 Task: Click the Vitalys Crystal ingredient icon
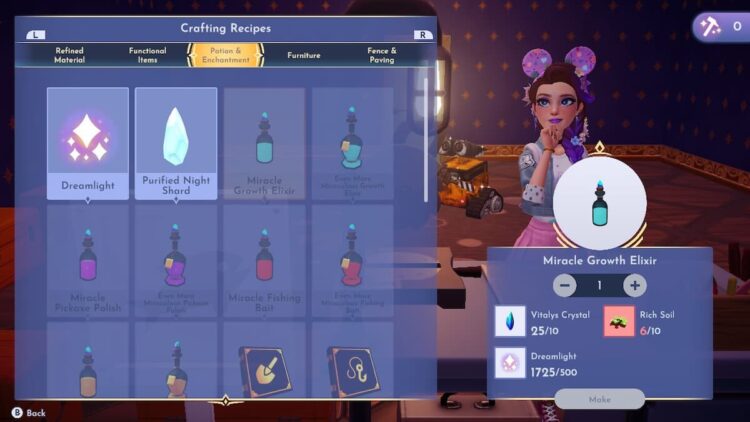point(511,321)
